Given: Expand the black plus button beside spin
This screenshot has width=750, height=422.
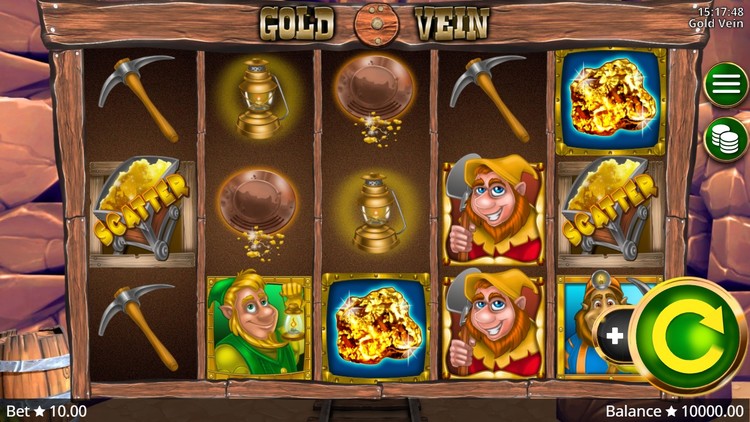Looking at the screenshot, I should point(613,336).
